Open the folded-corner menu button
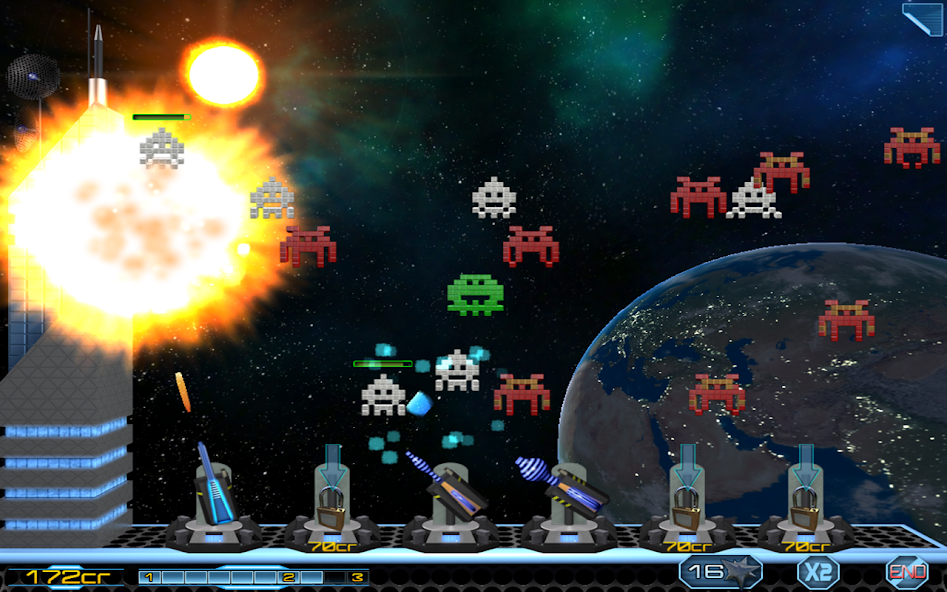 pos(922,18)
